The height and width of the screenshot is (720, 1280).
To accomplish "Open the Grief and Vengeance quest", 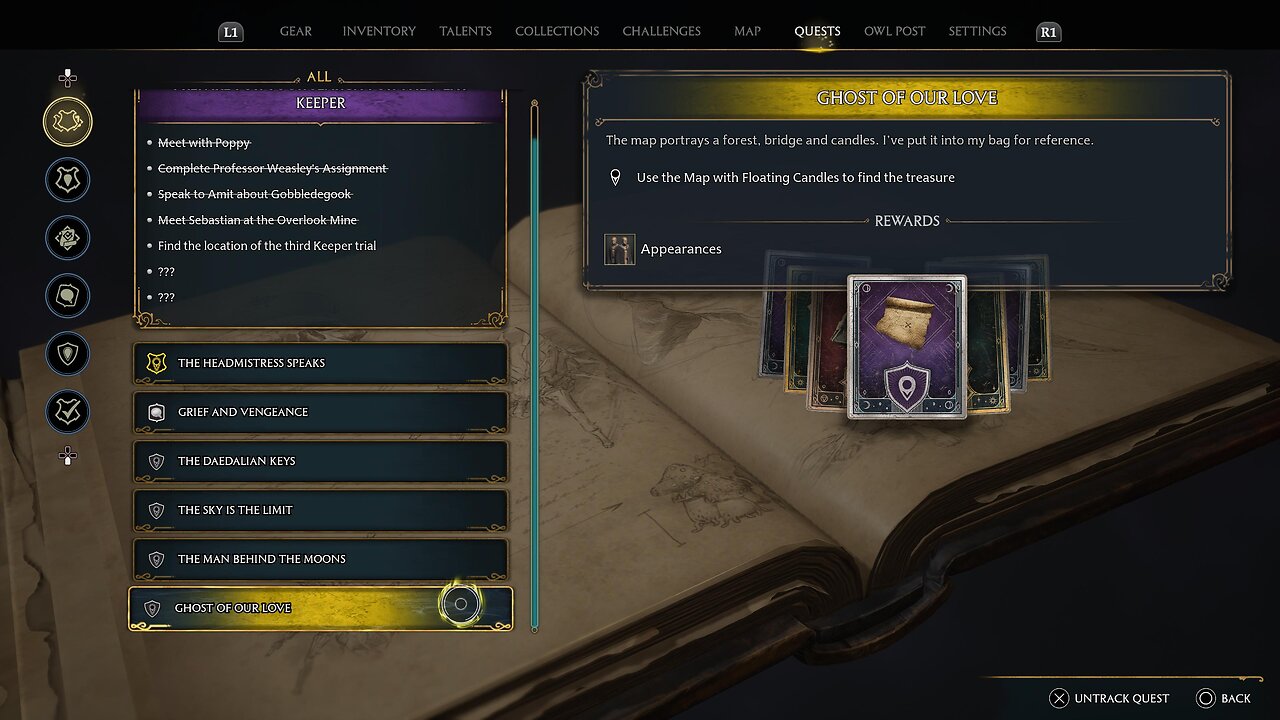I will pos(320,412).
